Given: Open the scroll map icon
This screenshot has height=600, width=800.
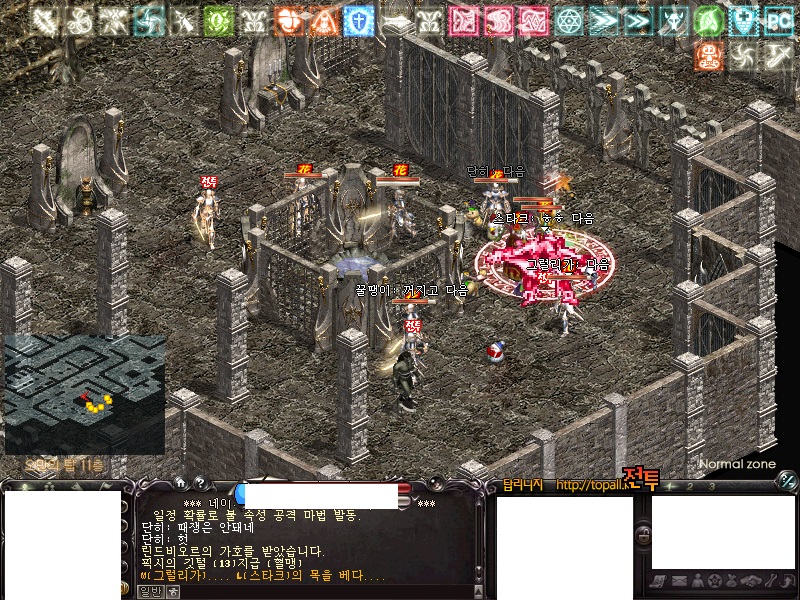Looking at the screenshot, I should tap(660, 581).
